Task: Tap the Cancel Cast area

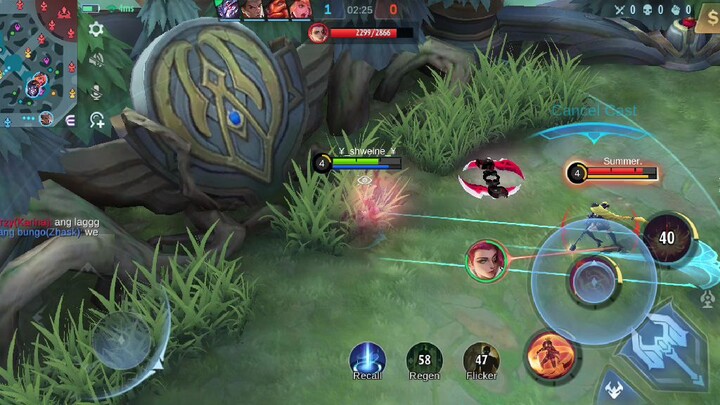Action: [593, 111]
